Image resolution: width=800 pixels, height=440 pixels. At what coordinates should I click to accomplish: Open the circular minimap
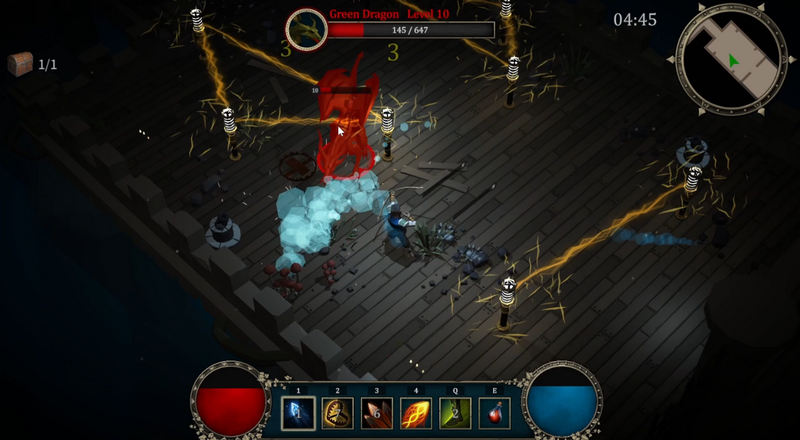731,60
